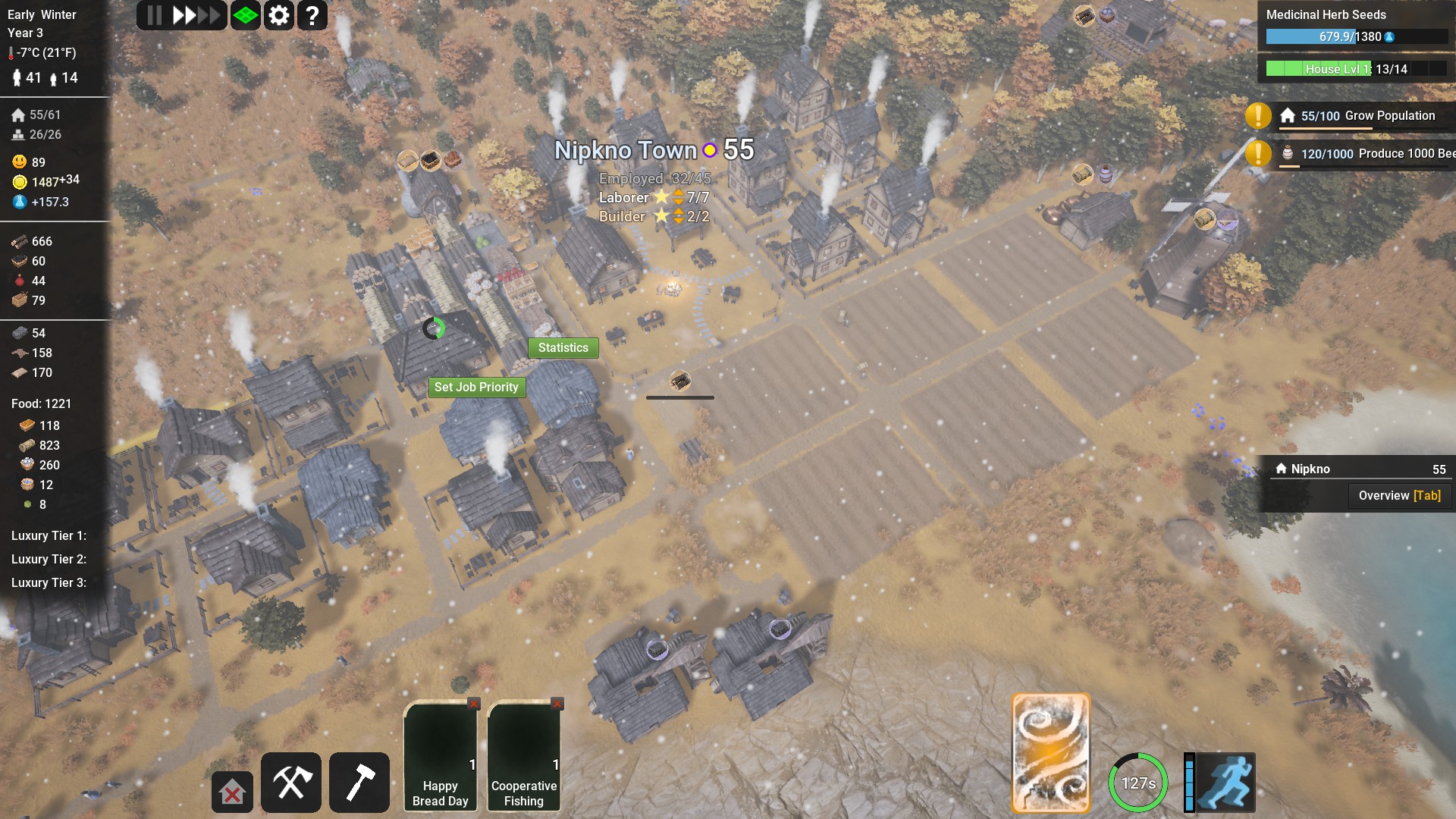Open the question mark help button

point(312,15)
